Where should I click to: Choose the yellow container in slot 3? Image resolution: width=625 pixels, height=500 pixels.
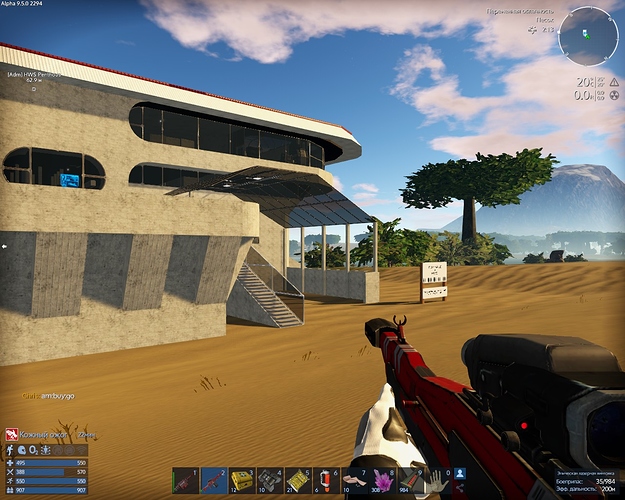(x=242, y=481)
